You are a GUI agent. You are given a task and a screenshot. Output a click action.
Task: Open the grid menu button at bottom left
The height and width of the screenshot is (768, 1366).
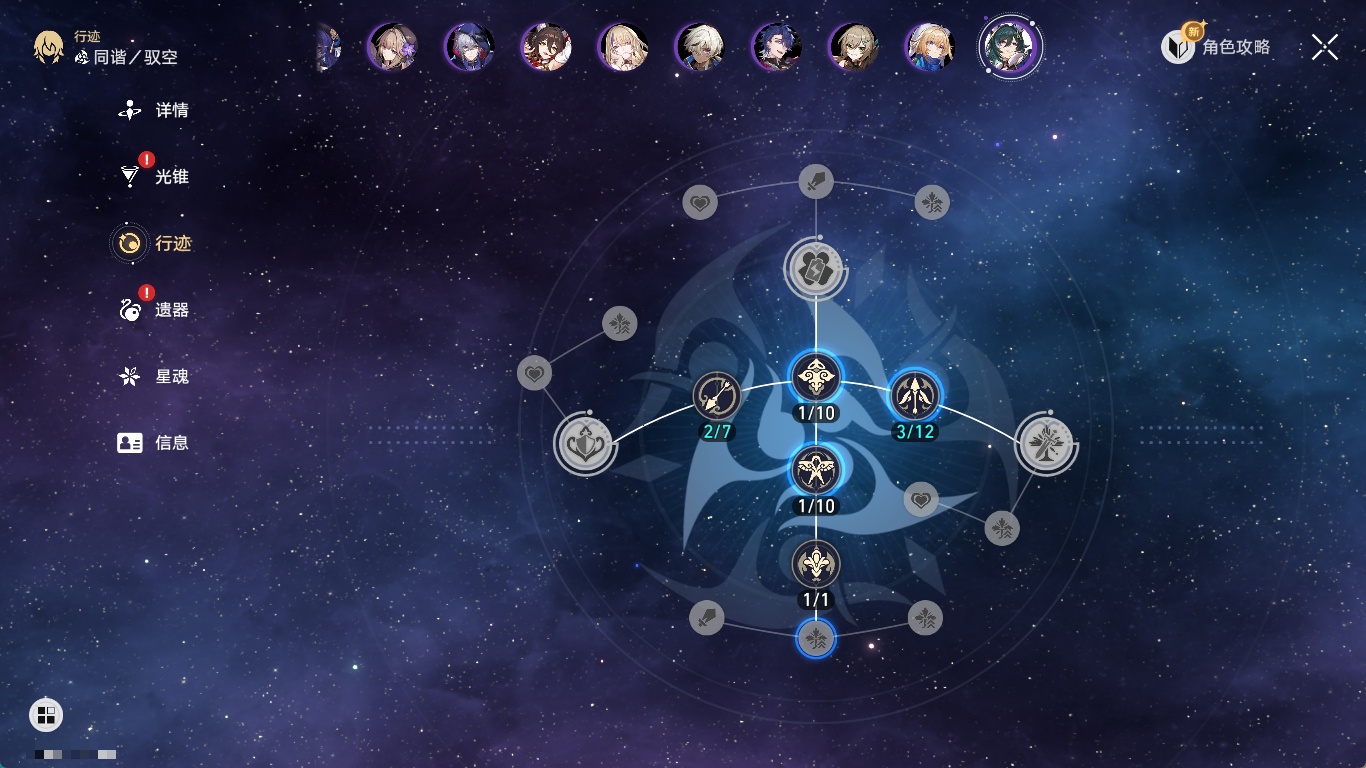46,714
